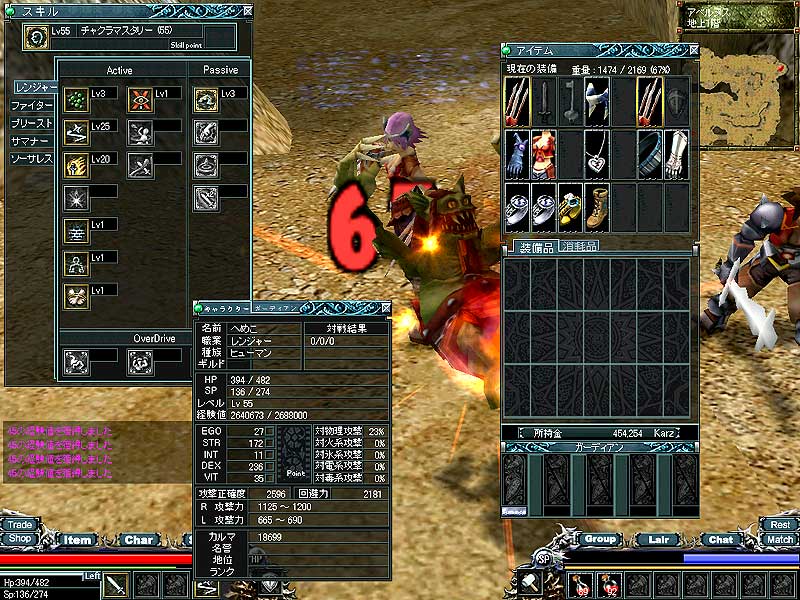Select the heart necklace equipment slot
This screenshot has width=800, height=600.
[x=597, y=149]
